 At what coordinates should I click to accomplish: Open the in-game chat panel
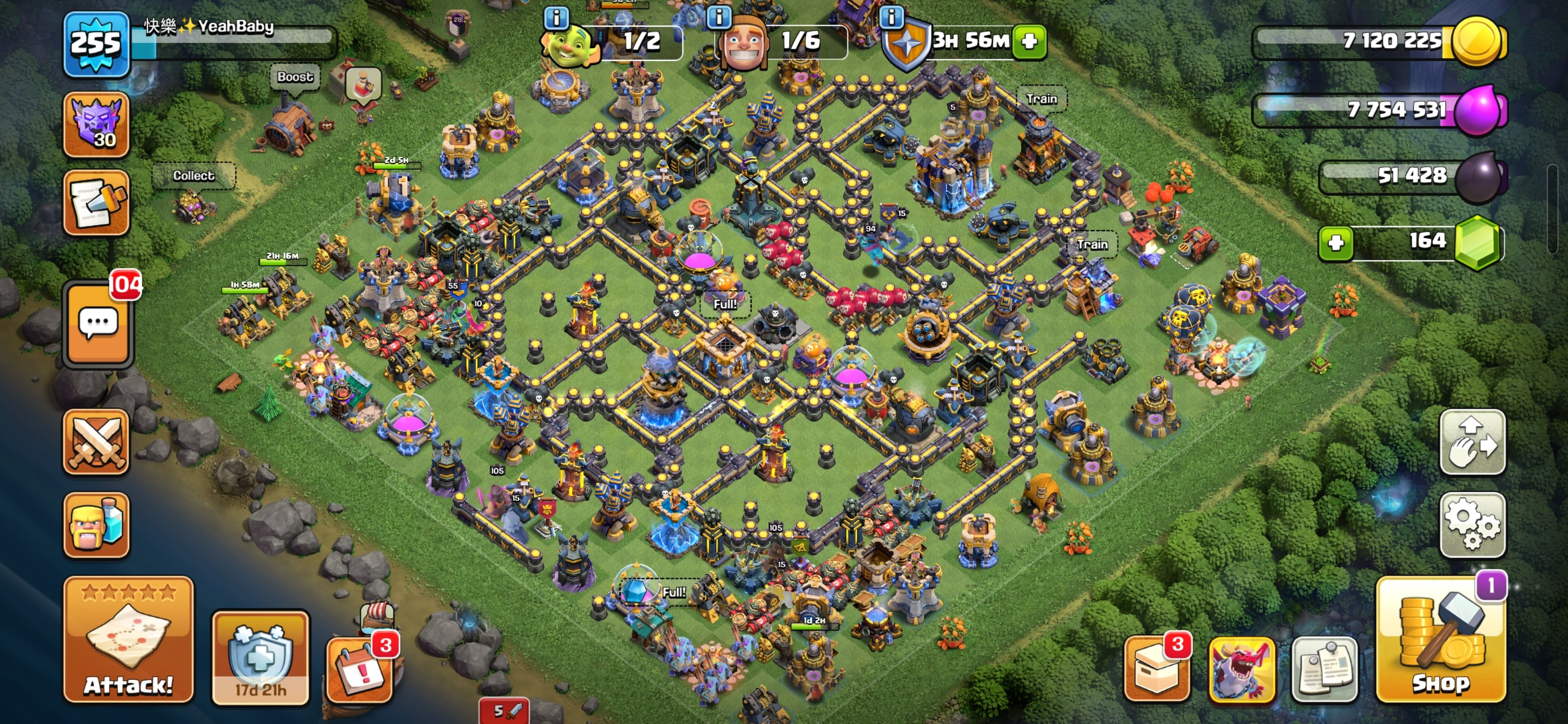97,324
